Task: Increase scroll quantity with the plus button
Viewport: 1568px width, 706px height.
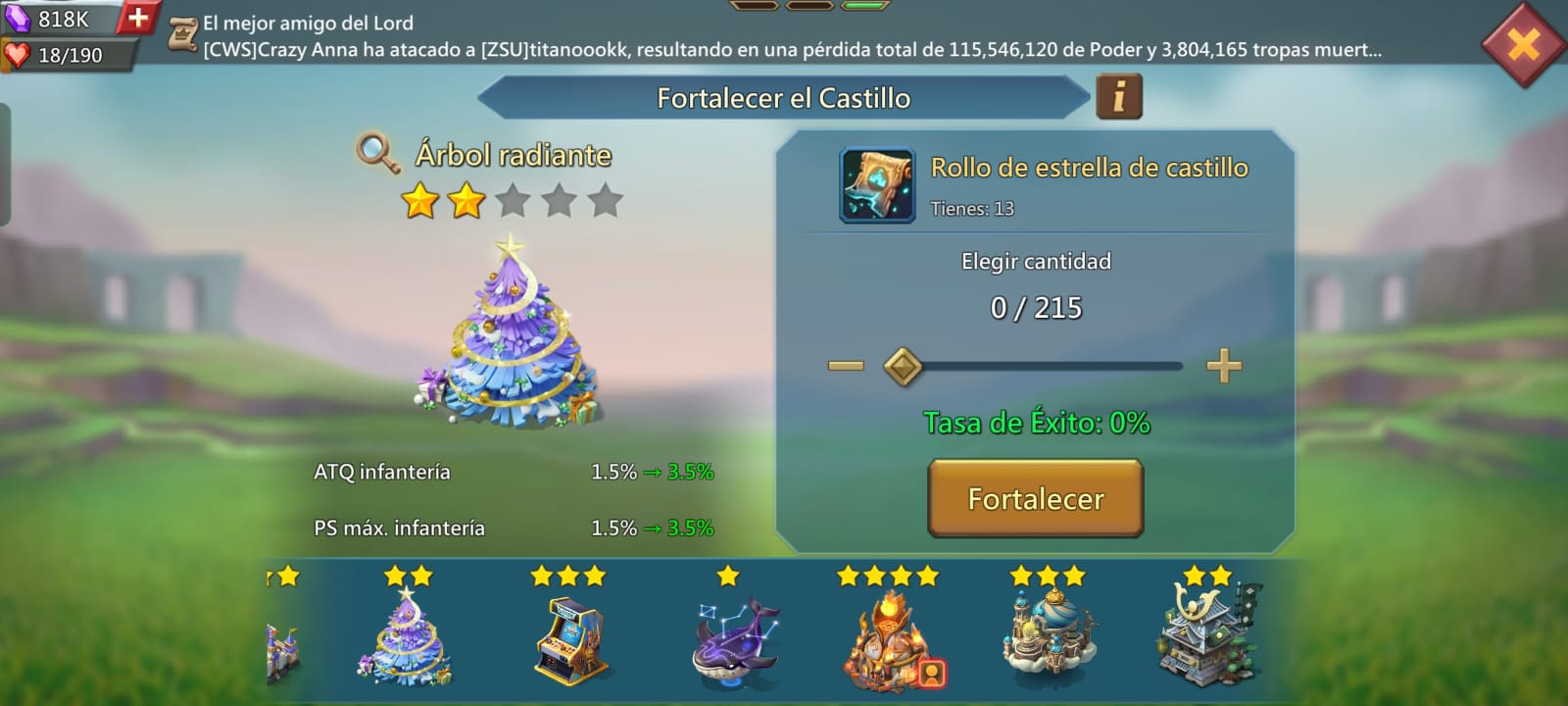Action: pyautogui.click(x=1223, y=367)
